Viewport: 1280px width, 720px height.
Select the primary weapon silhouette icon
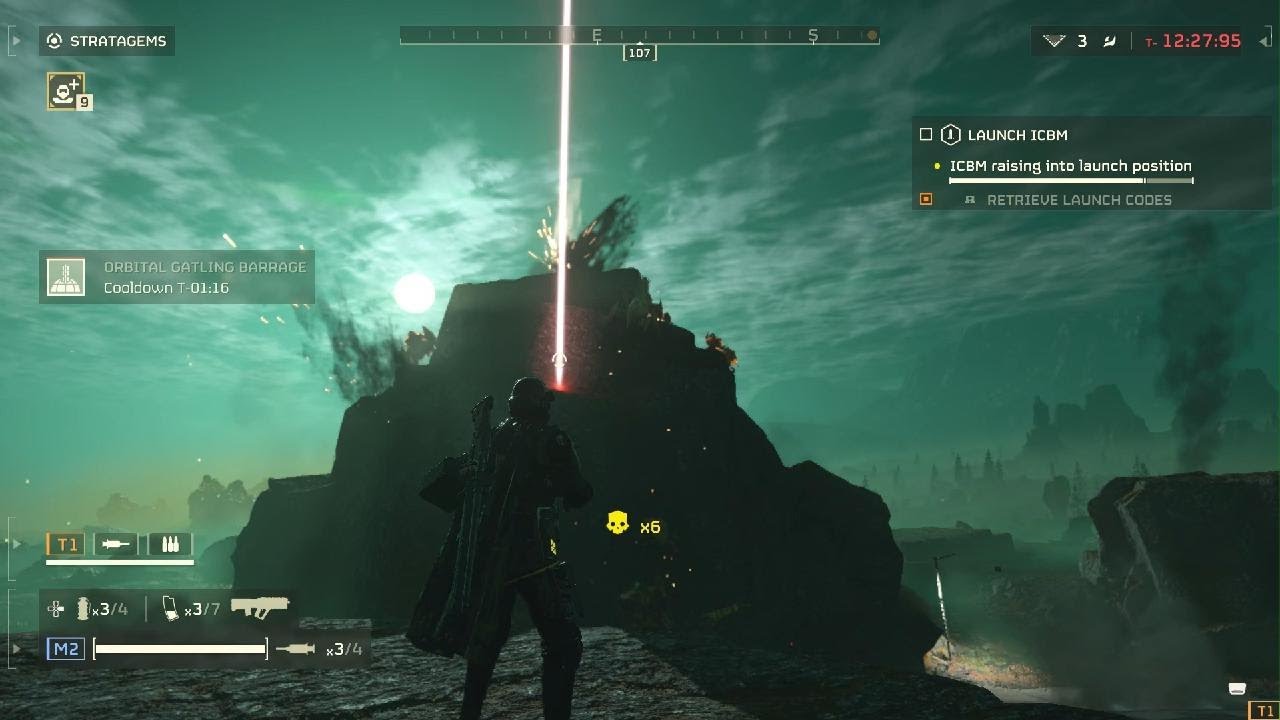259,607
